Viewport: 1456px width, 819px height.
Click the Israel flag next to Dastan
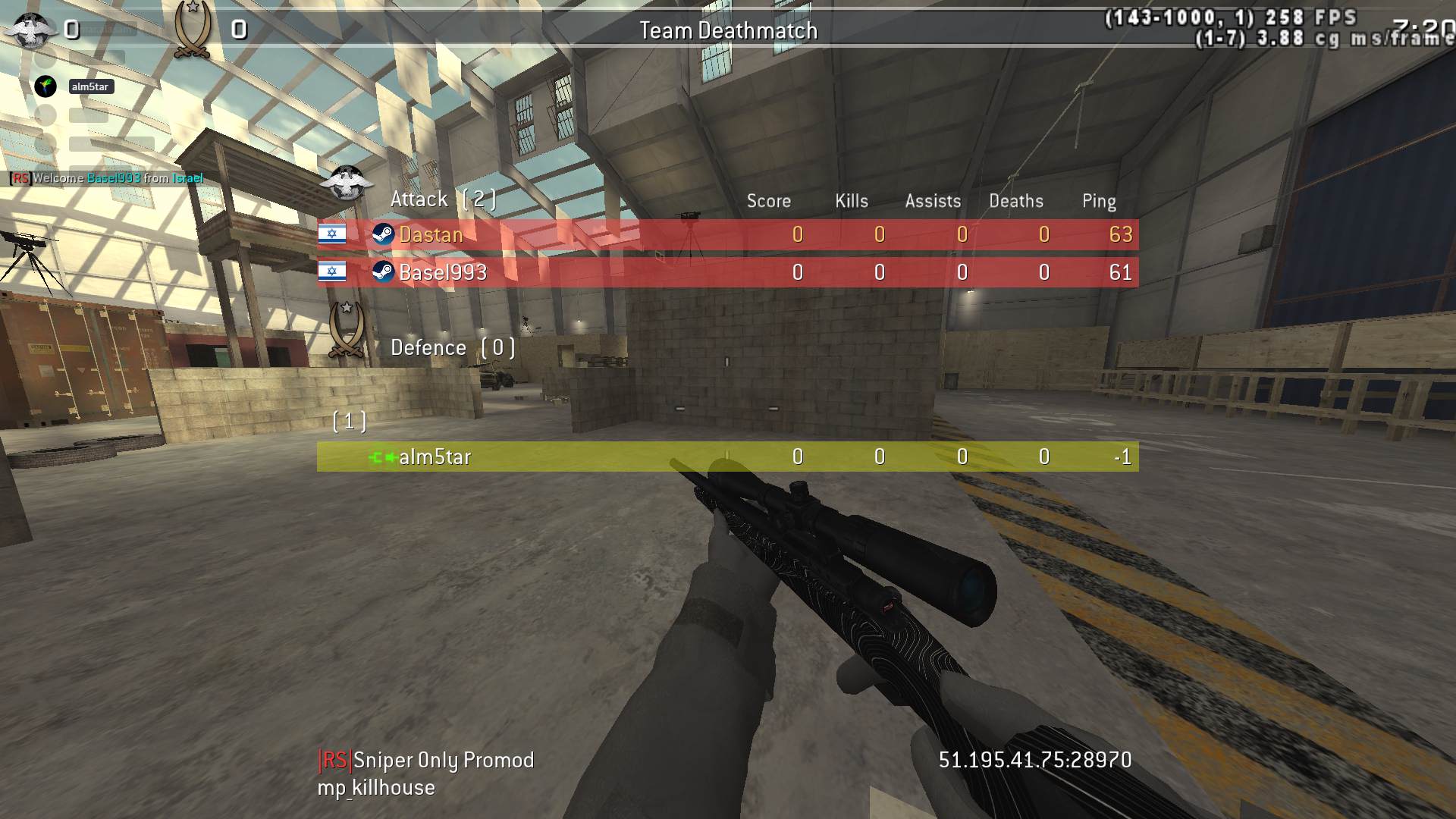[334, 234]
